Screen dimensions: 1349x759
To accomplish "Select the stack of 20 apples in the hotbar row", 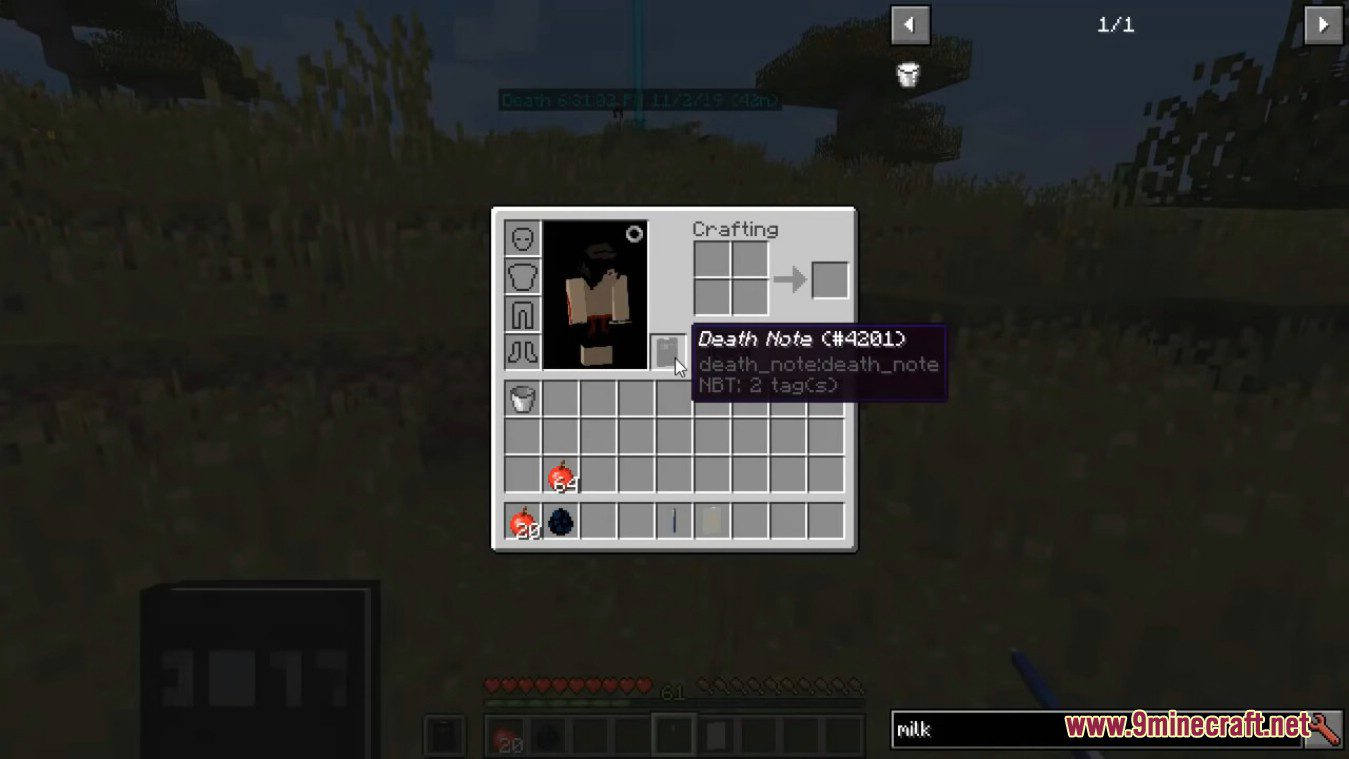I will [521, 521].
